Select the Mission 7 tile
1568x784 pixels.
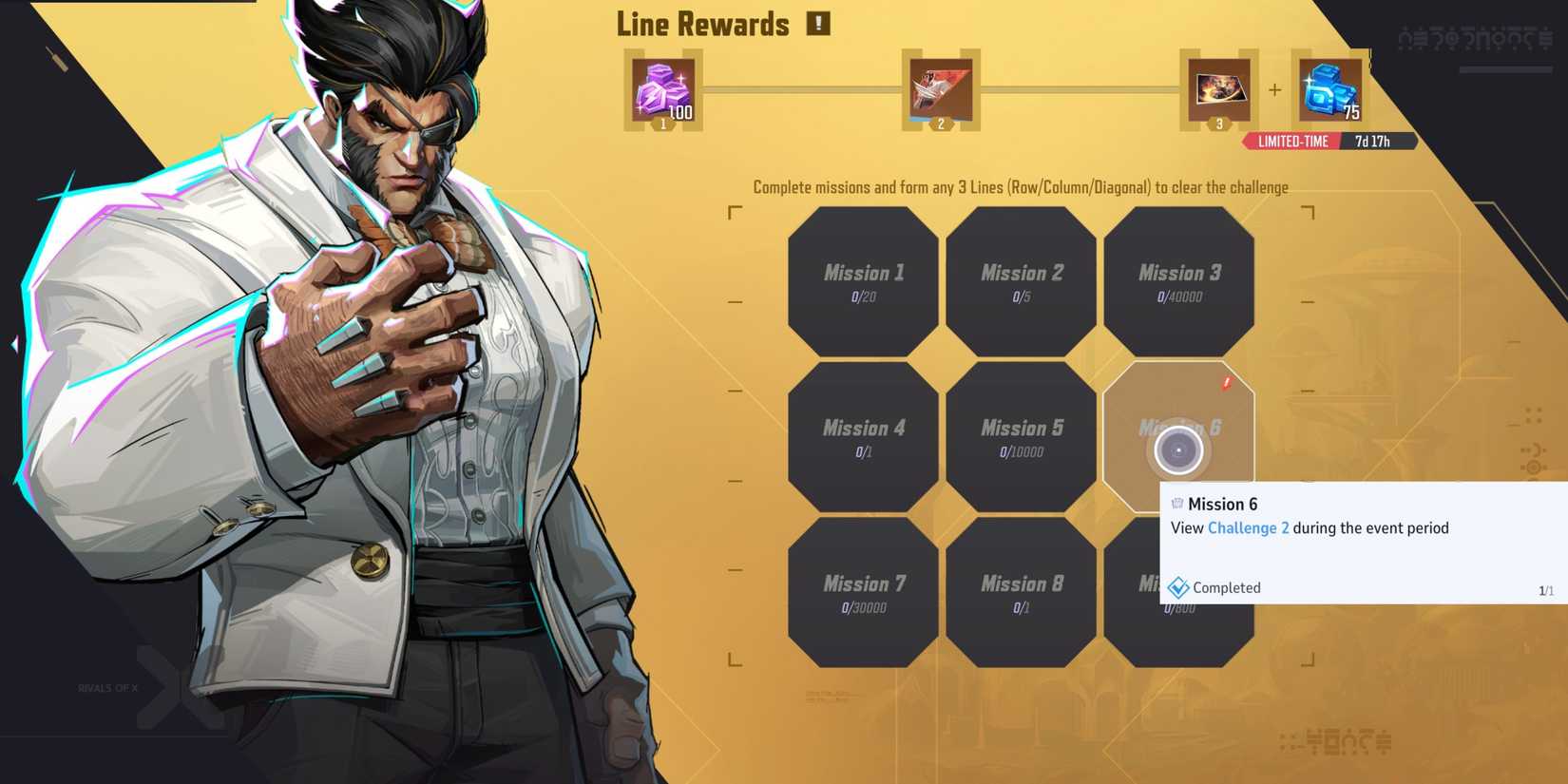pyautogui.click(x=862, y=589)
